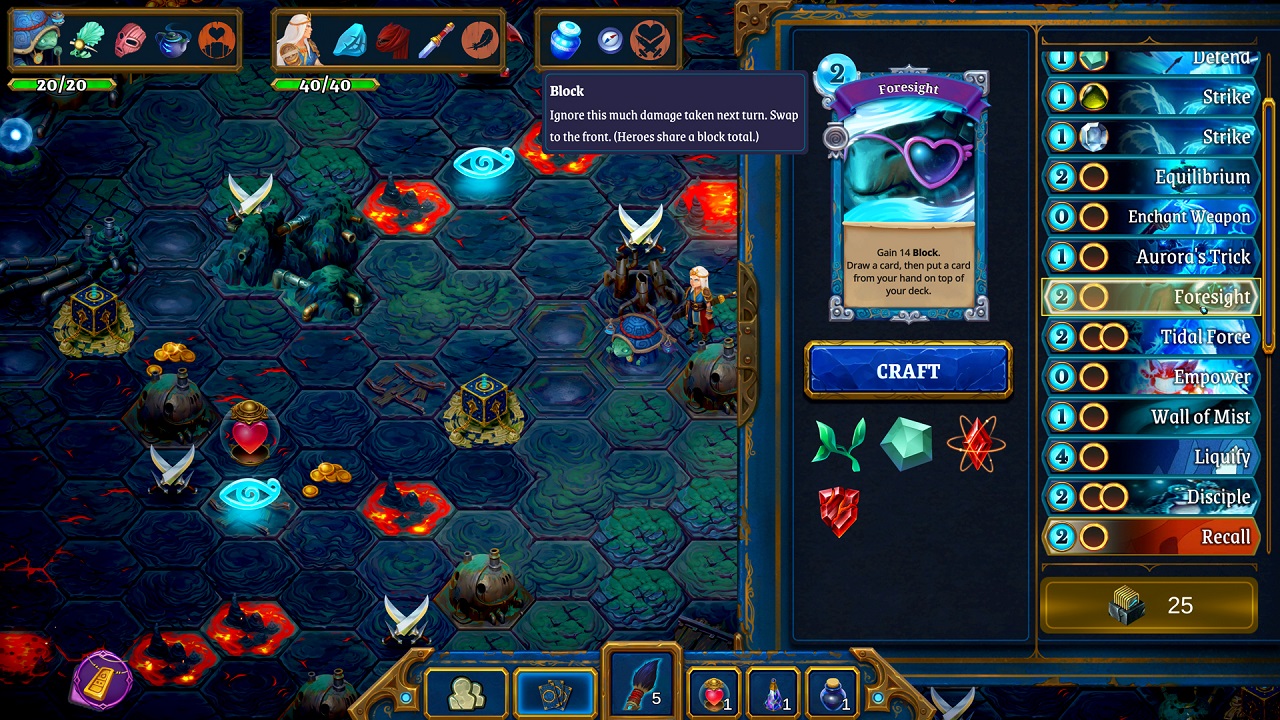Select the teal emerald gem
This screenshot has width=1280, height=720.
pyautogui.click(x=907, y=443)
